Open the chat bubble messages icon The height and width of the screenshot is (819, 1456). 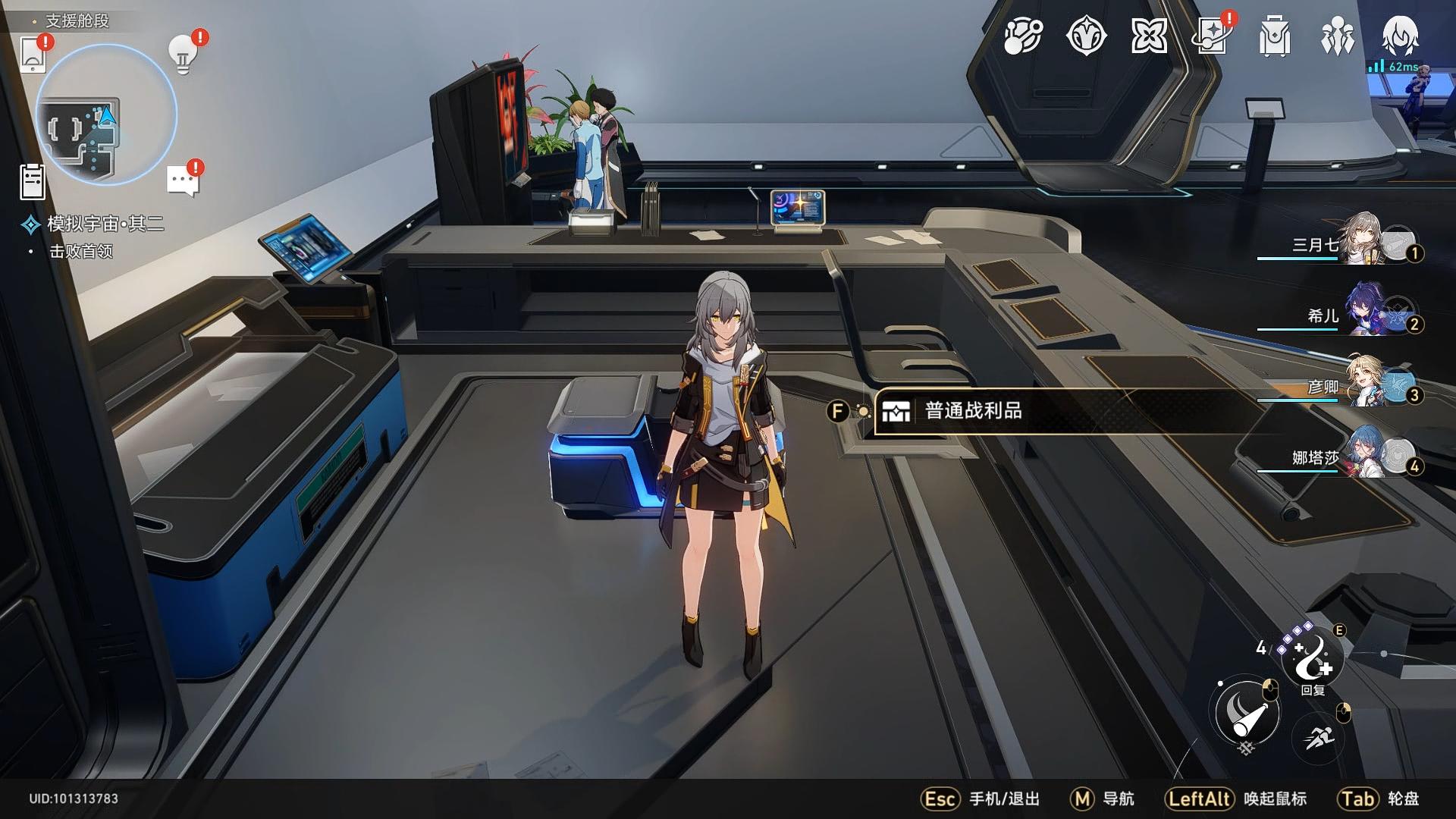point(182,181)
